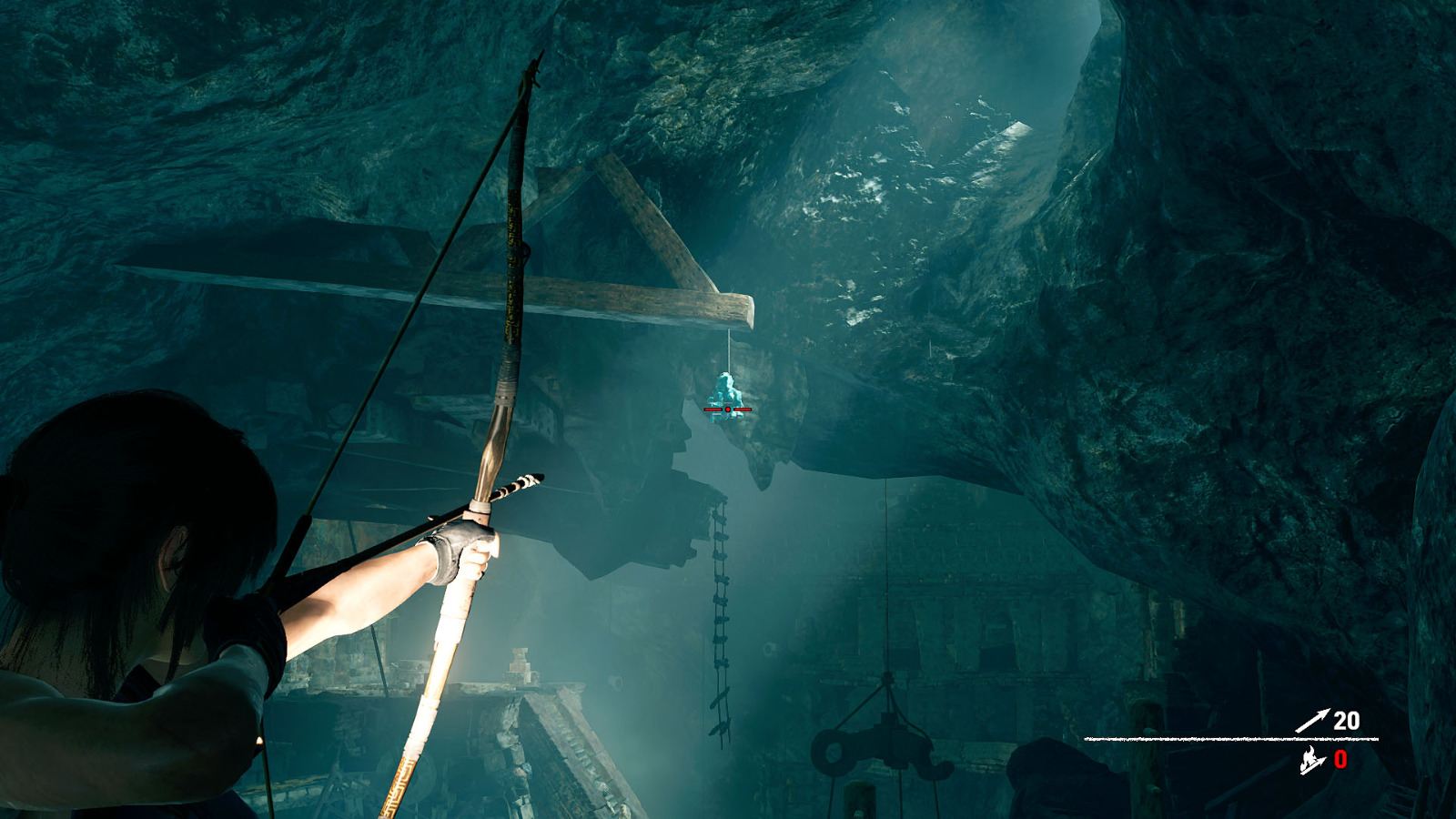Click the glowing survival instincts object outline
Viewport: 1456px width, 819px height.
coord(725,389)
